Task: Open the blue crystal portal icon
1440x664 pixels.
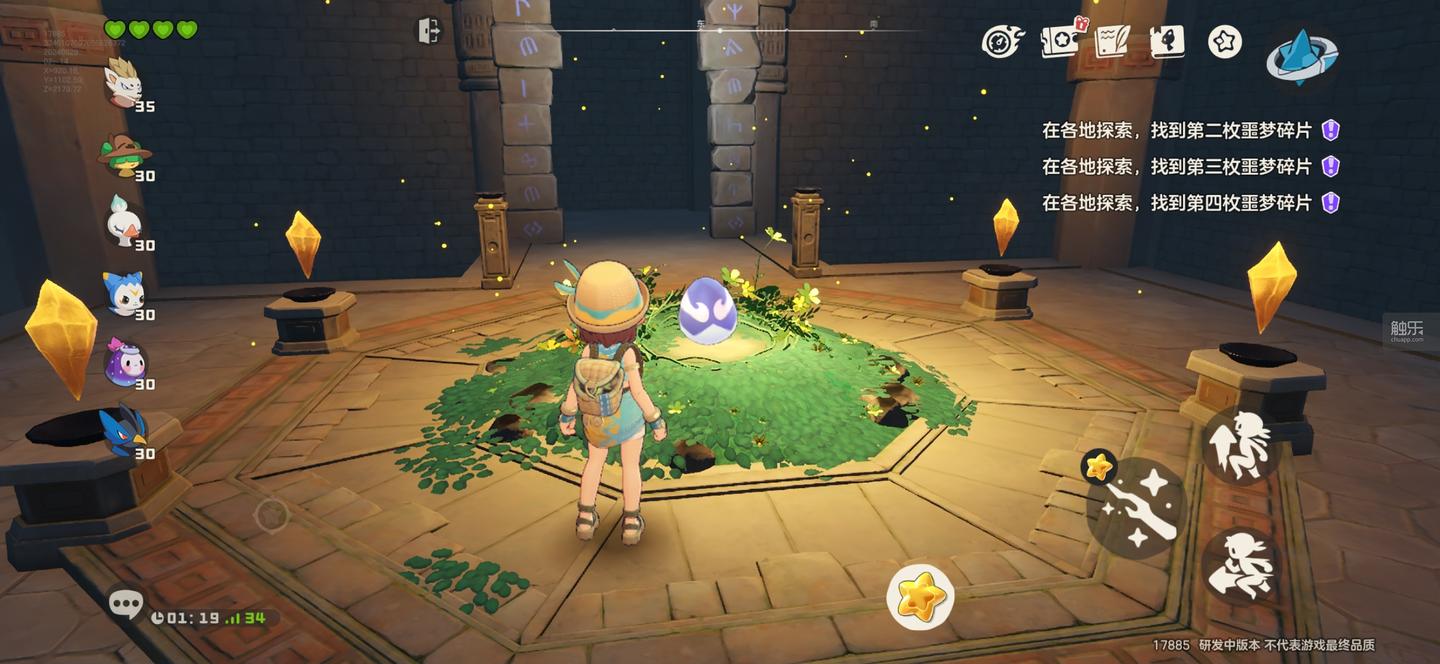Action: [1301, 56]
